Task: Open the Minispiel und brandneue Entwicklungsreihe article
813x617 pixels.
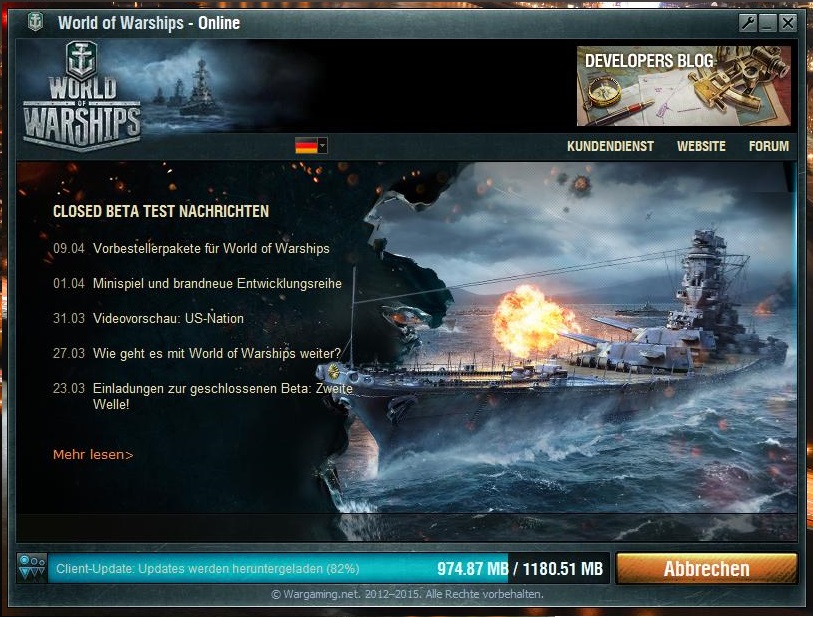Action: tap(217, 283)
